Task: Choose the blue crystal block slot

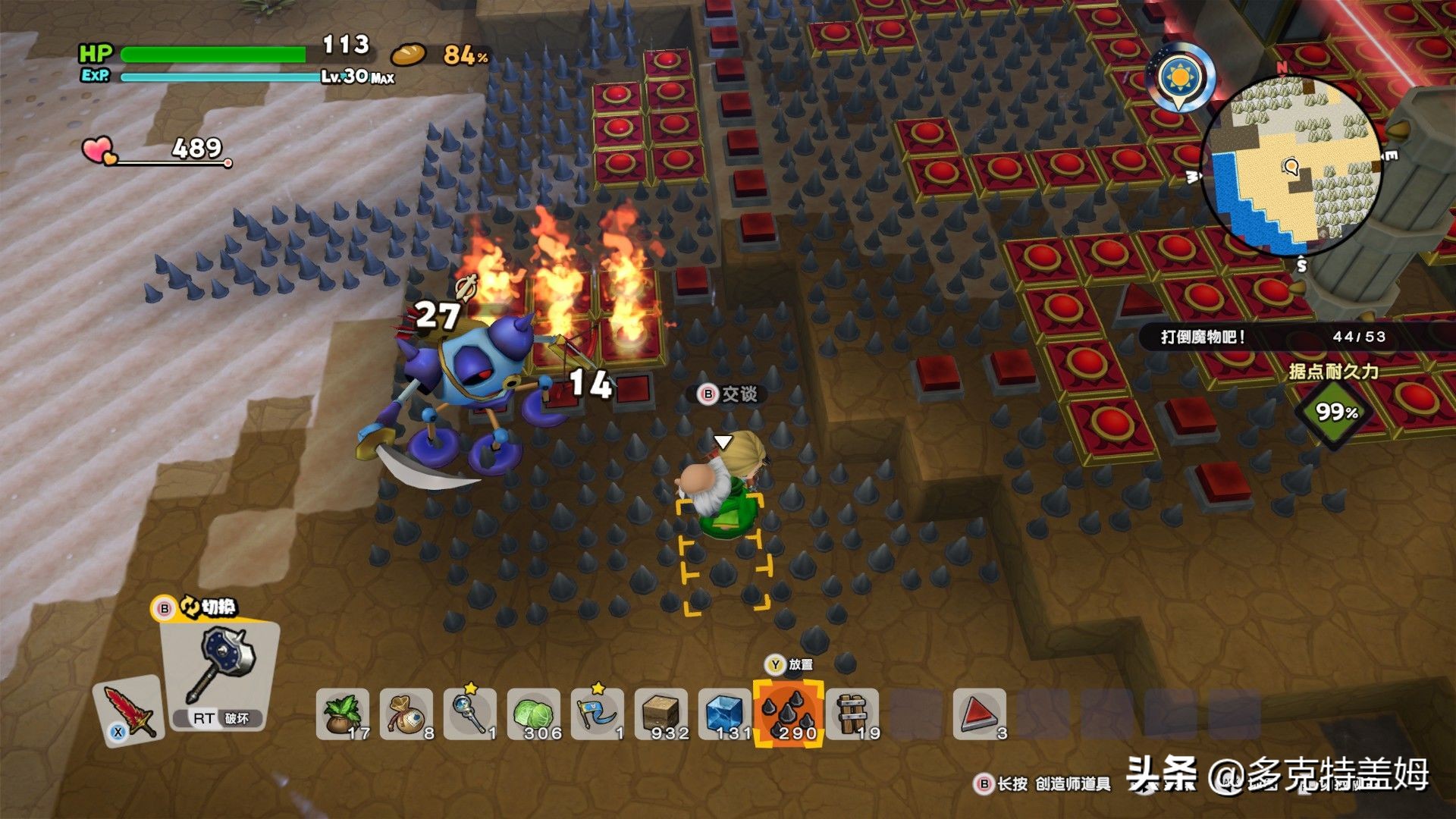Action: [725, 714]
